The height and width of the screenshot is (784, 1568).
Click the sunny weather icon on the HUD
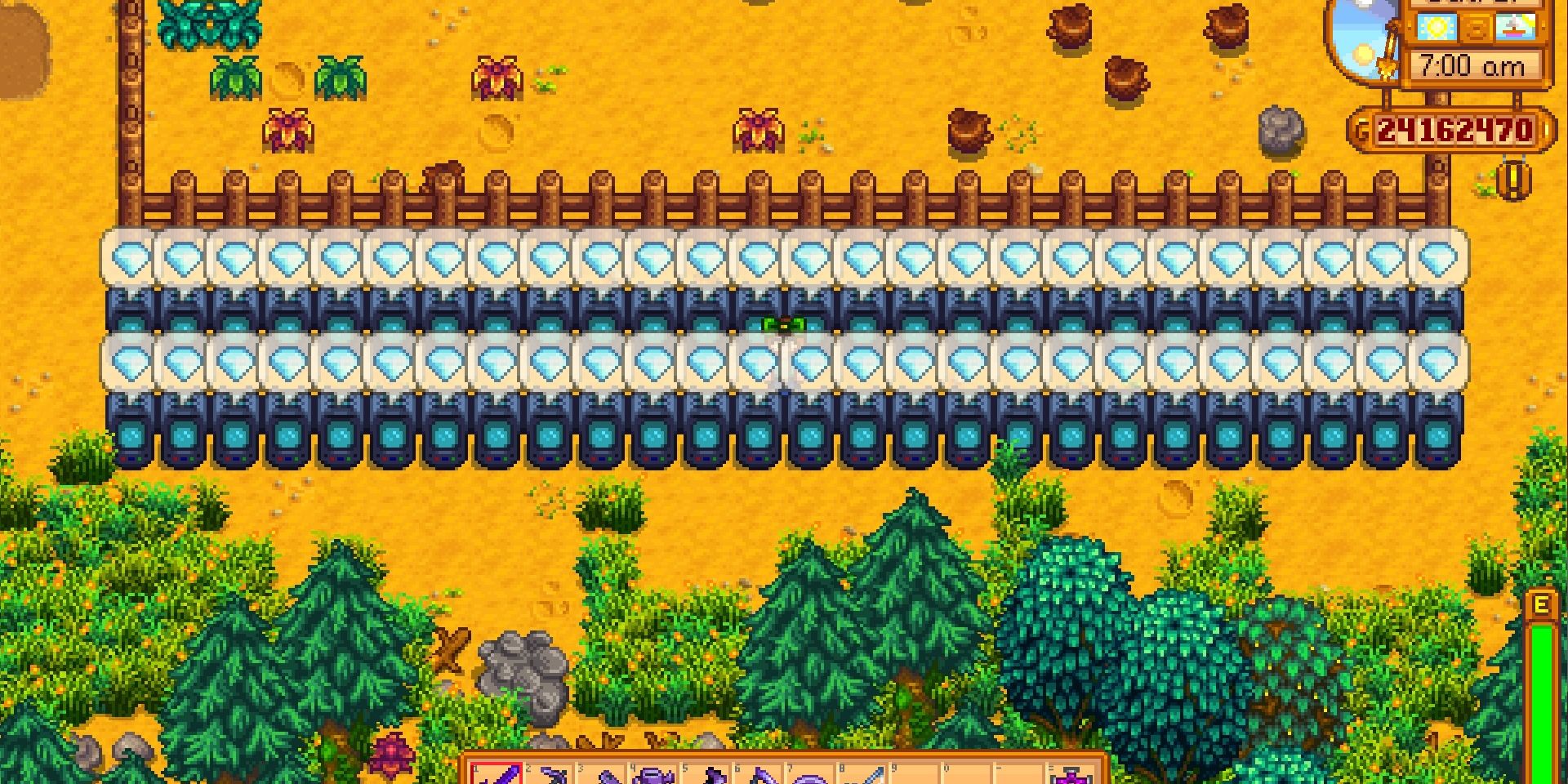click(x=1436, y=27)
